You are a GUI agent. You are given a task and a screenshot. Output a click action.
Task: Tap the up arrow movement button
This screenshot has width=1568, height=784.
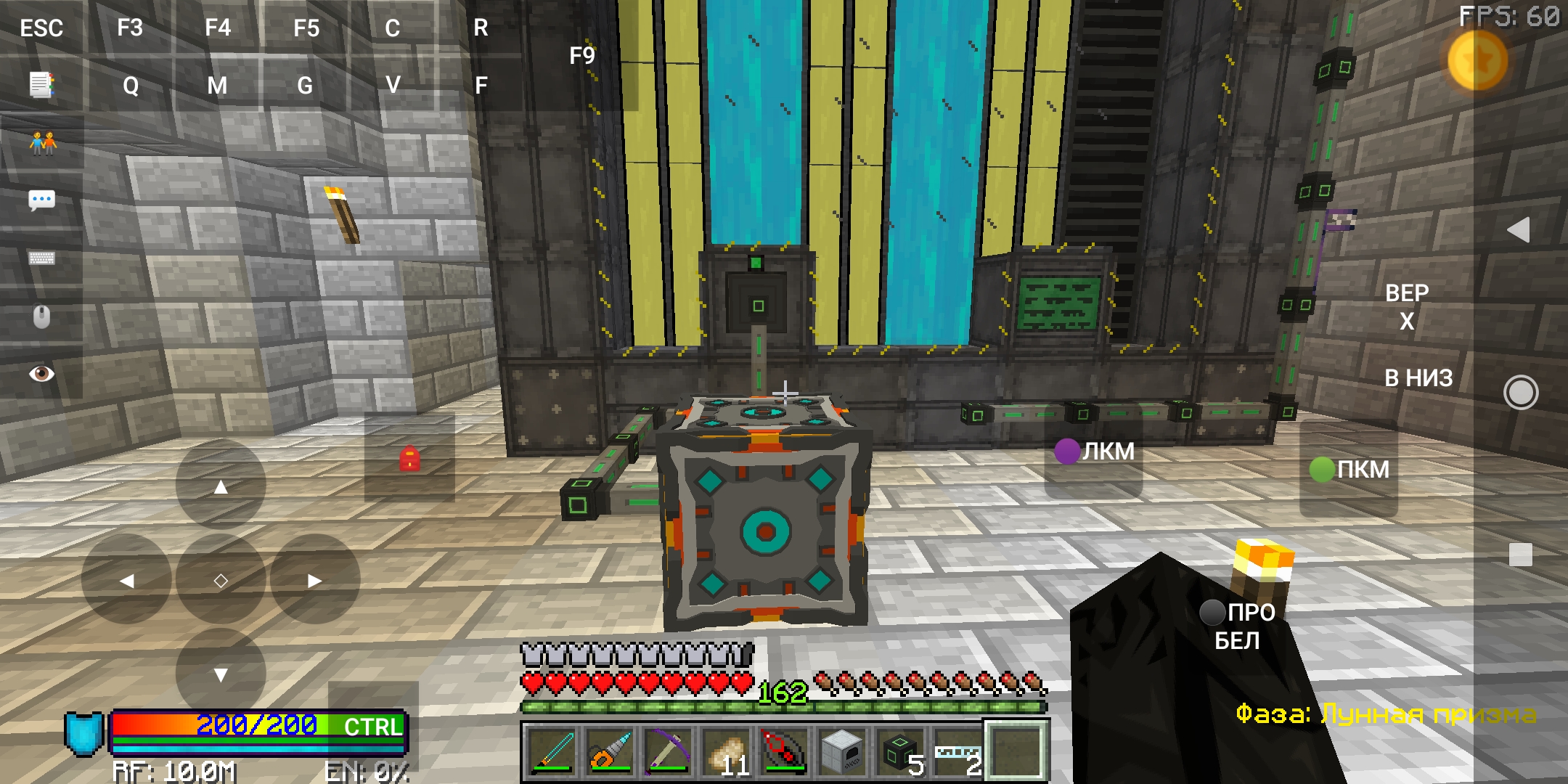point(221,486)
